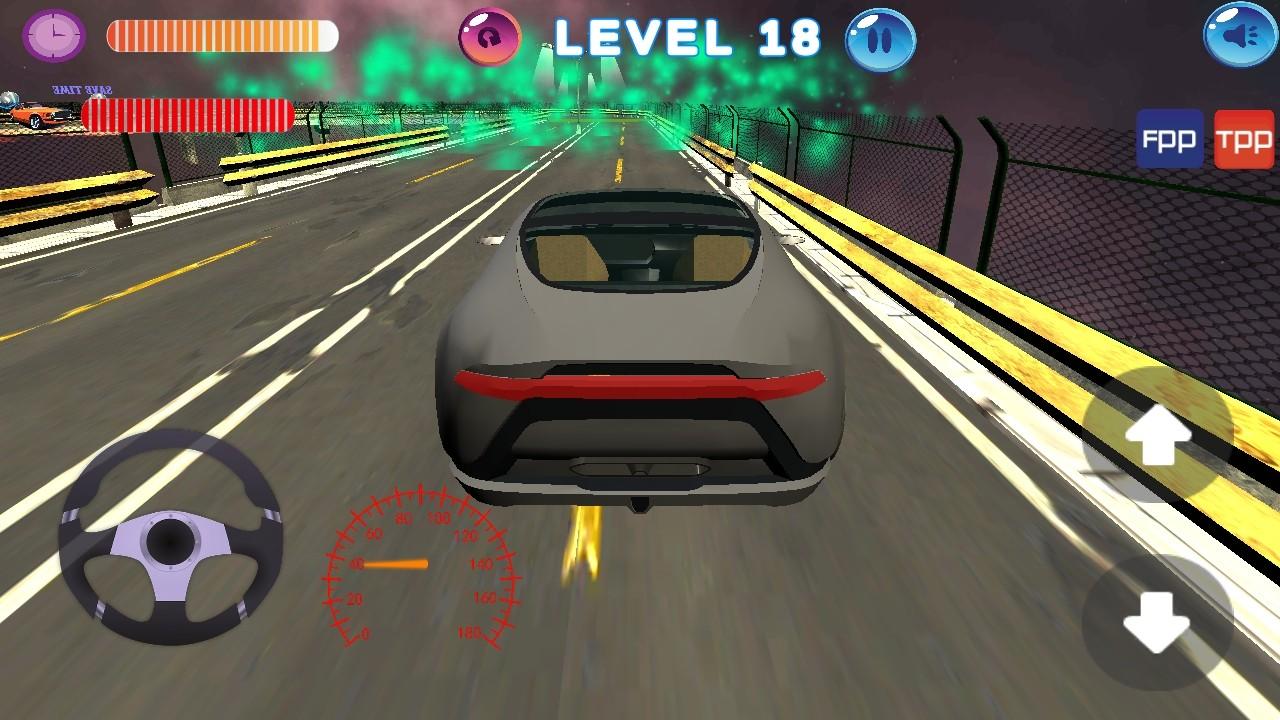Image resolution: width=1280 pixels, height=720 pixels.
Task: Switch to TPP camera view
Action: [1244, 139]
